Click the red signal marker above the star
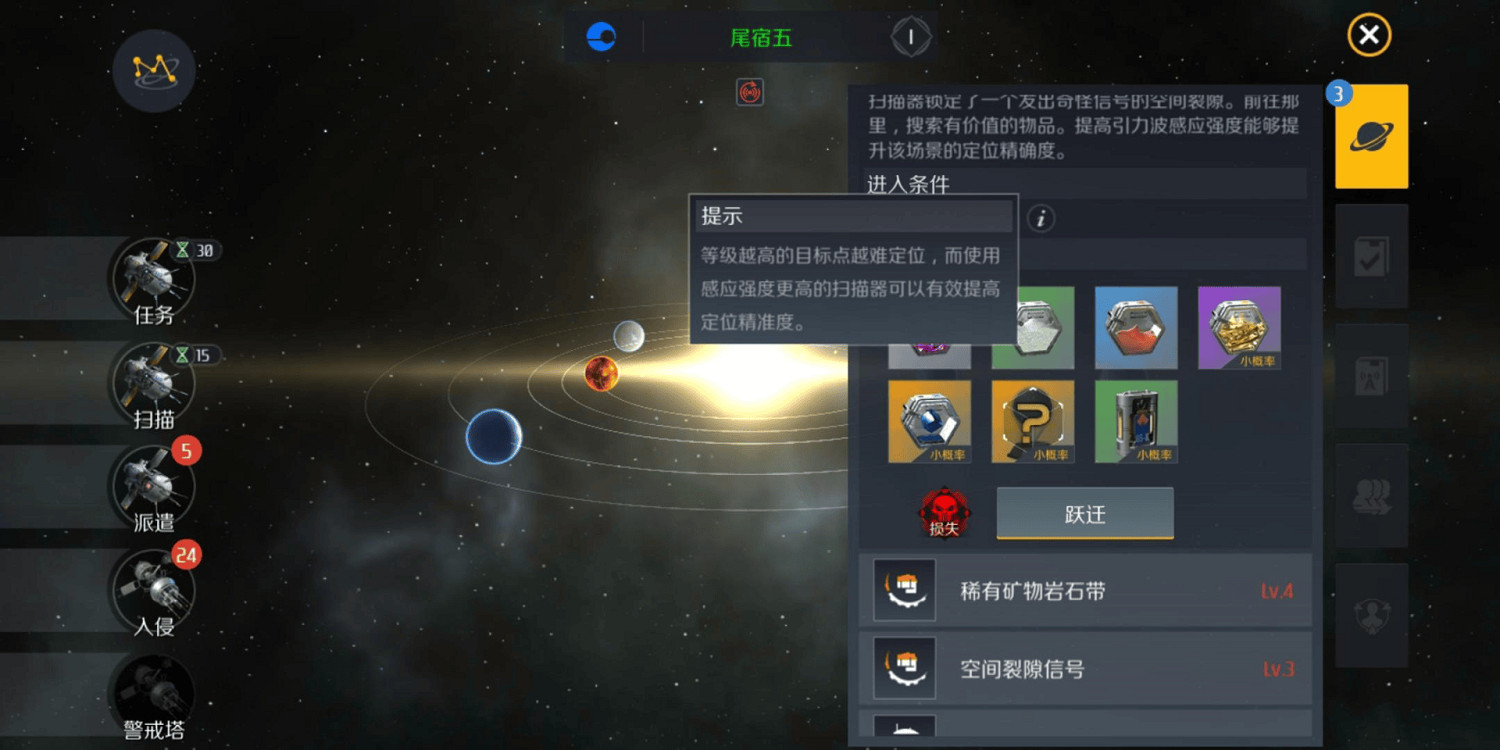This screenshot has width=1500, height=750. tap(749, 92)
